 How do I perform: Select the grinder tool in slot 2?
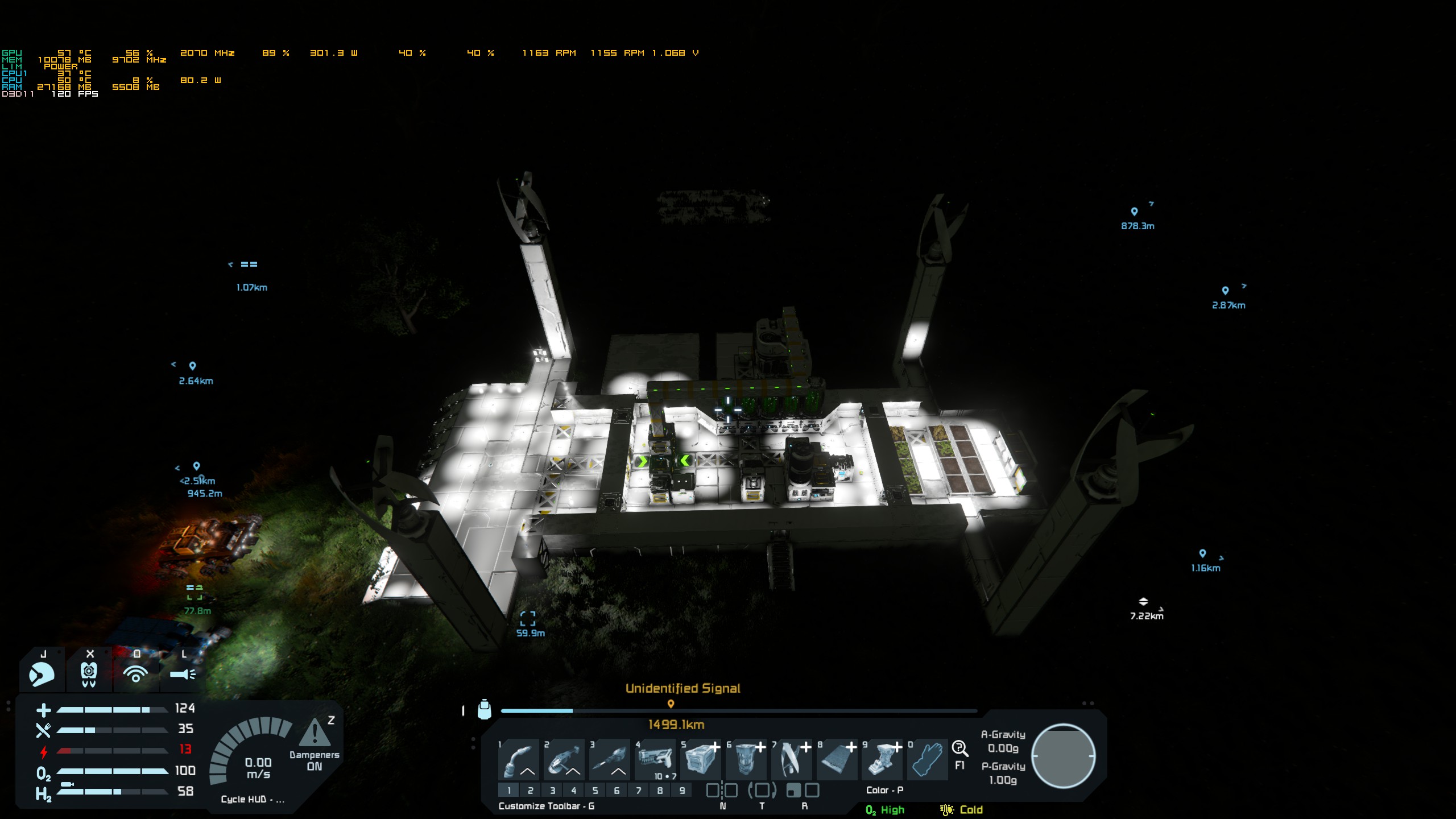(x=564, y=760)
